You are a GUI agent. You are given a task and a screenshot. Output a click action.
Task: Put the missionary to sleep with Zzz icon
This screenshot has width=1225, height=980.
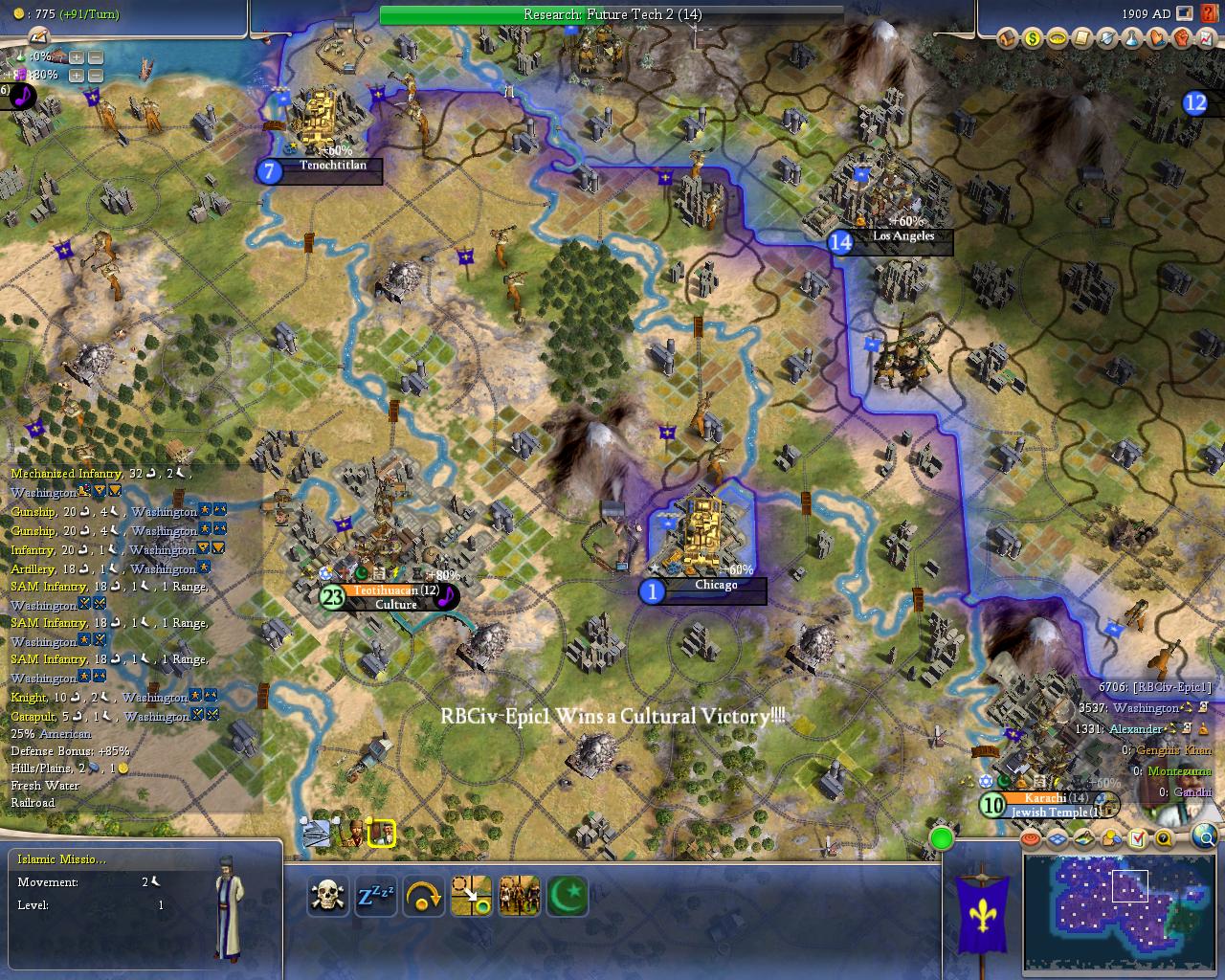tap(376, 897)
